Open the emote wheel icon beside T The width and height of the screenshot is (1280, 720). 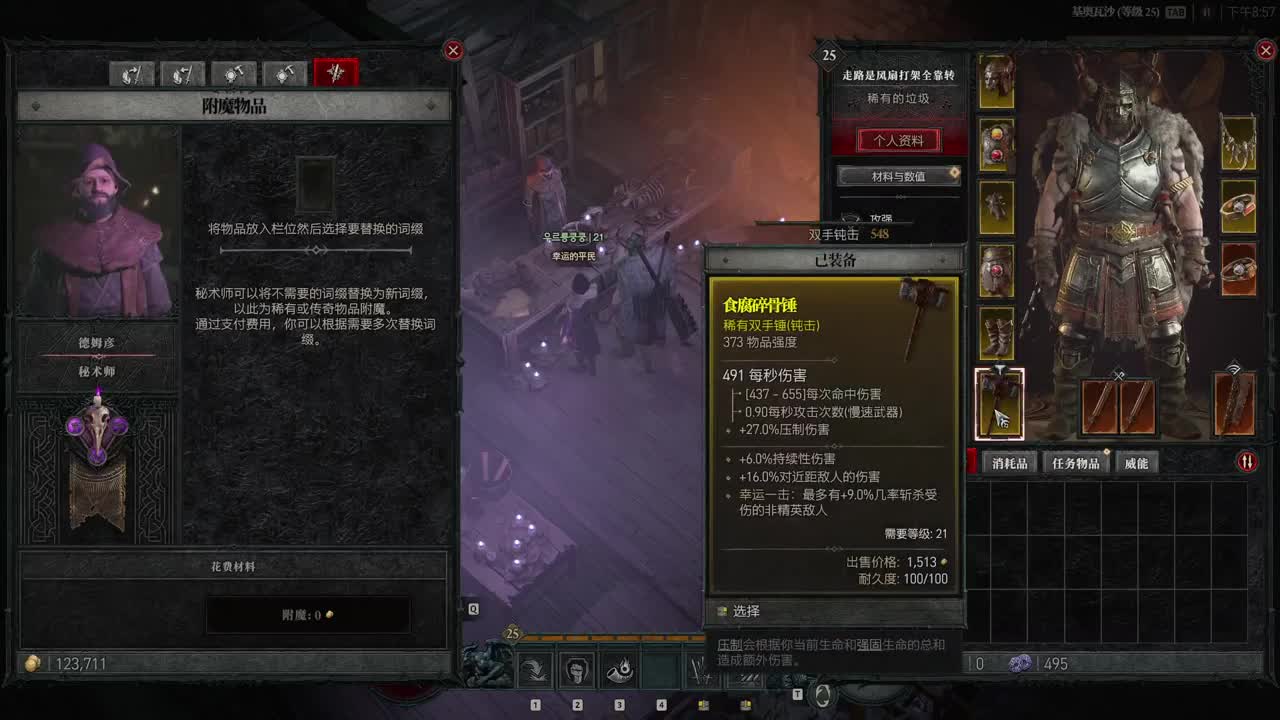pyautogui.click(x=823, y=692)
